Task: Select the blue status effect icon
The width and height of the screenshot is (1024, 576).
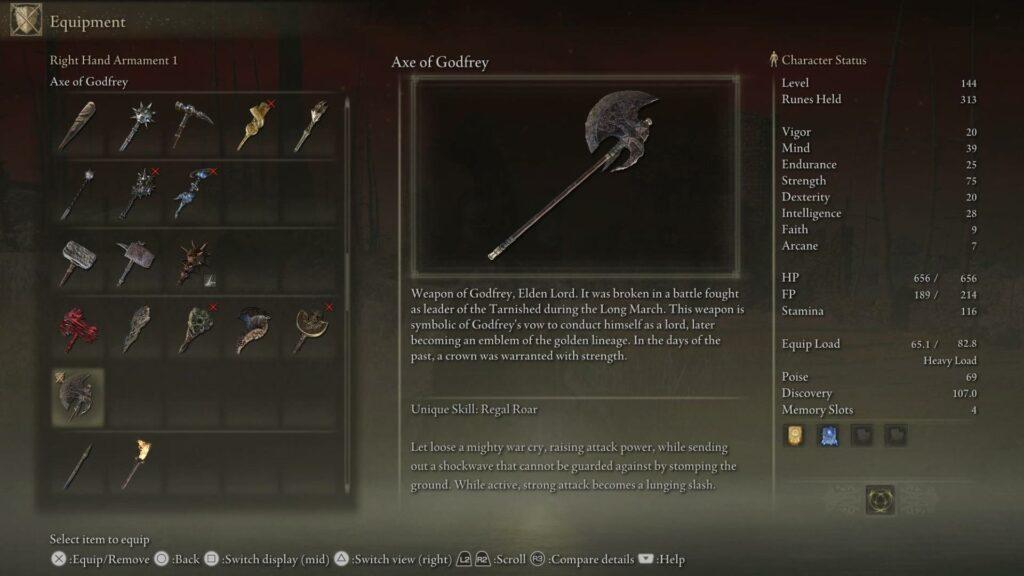Action: tap(829, 435)
